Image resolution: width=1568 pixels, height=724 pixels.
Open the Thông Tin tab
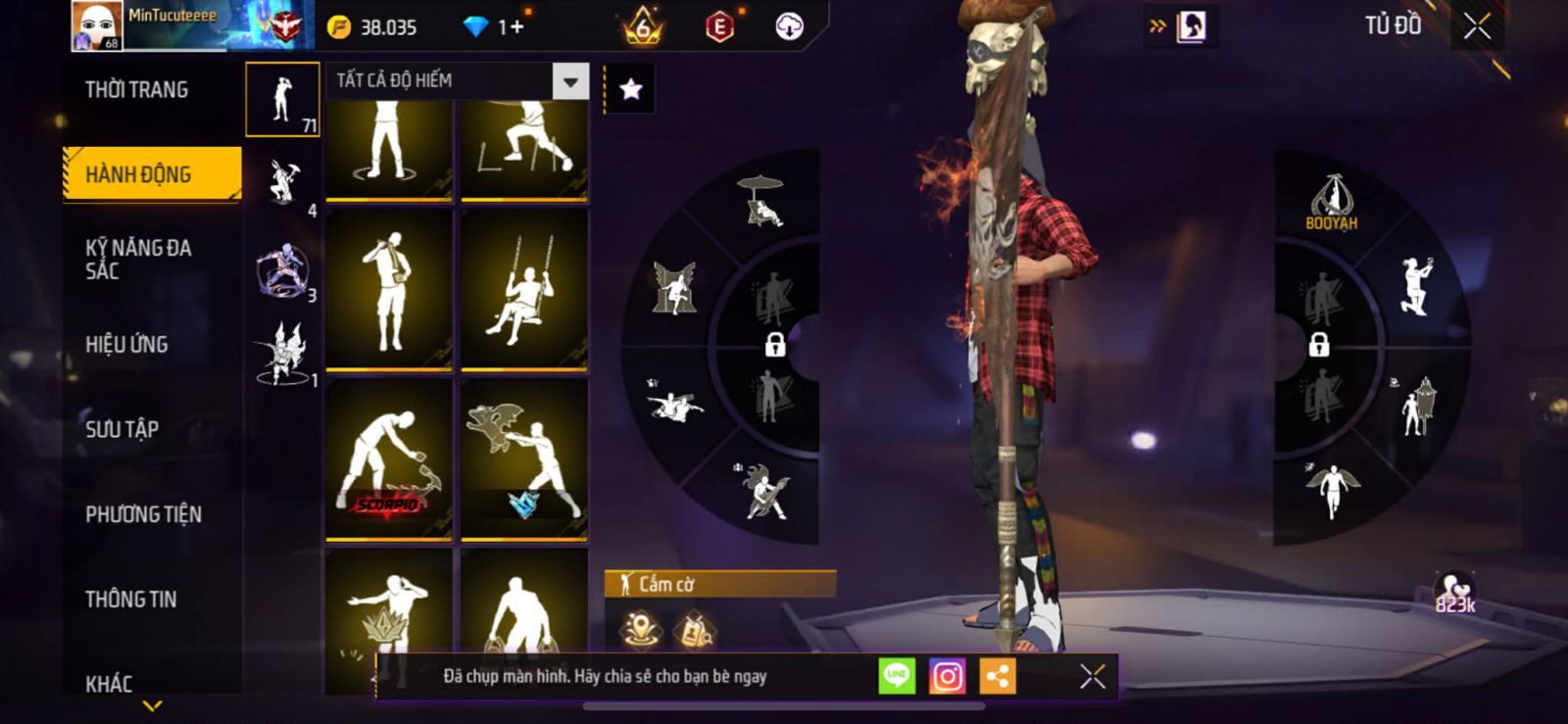coord(130,599)
